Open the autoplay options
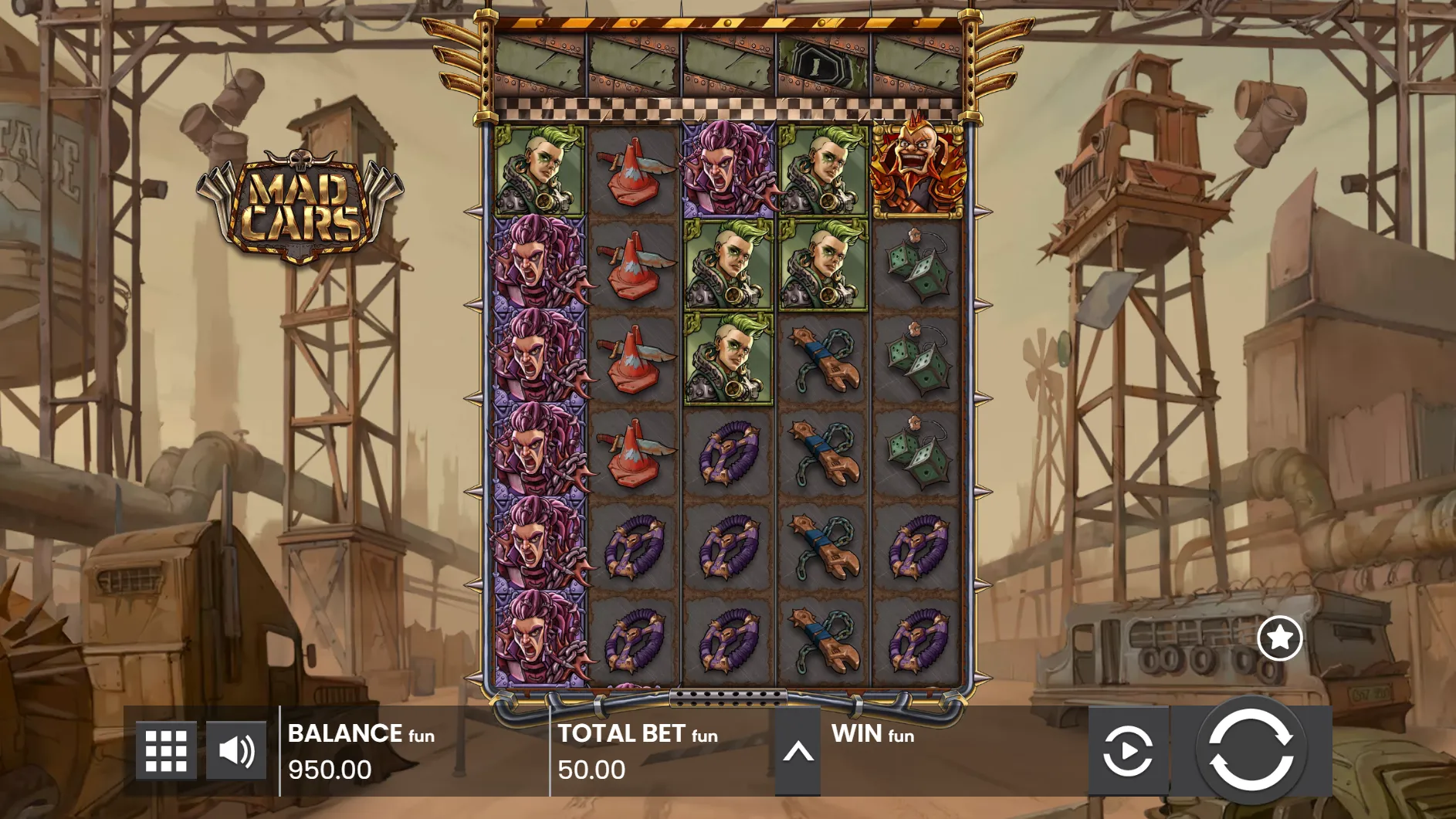 (x=1128, y=750)
